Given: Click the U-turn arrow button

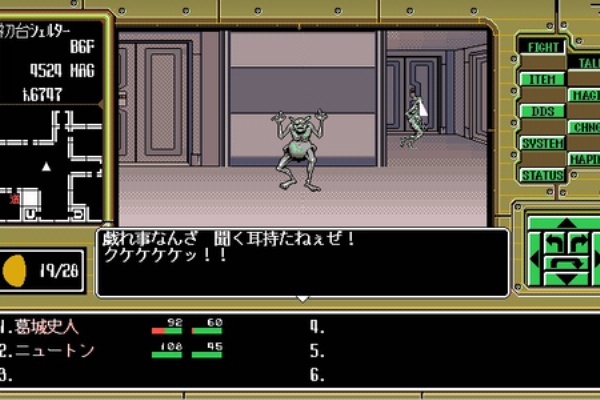Looking at the screenshot, I should point(567,264).
